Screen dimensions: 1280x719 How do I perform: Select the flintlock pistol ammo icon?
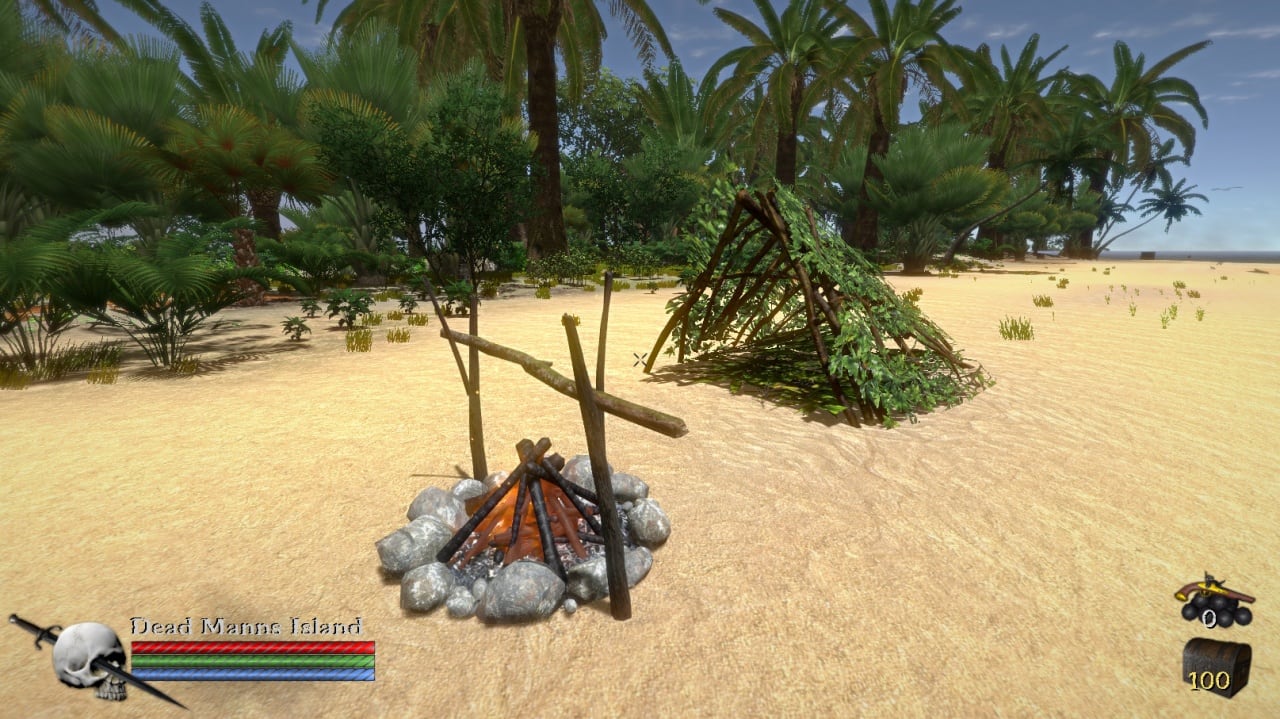click(1213, 600)
